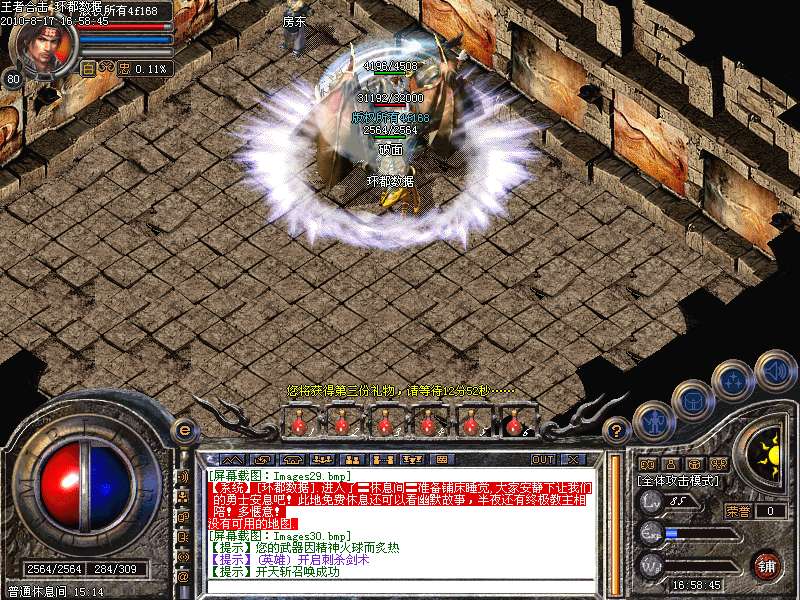The image size is (800, 600).
Task: Open the question mark help button
Action: [618, 431]
